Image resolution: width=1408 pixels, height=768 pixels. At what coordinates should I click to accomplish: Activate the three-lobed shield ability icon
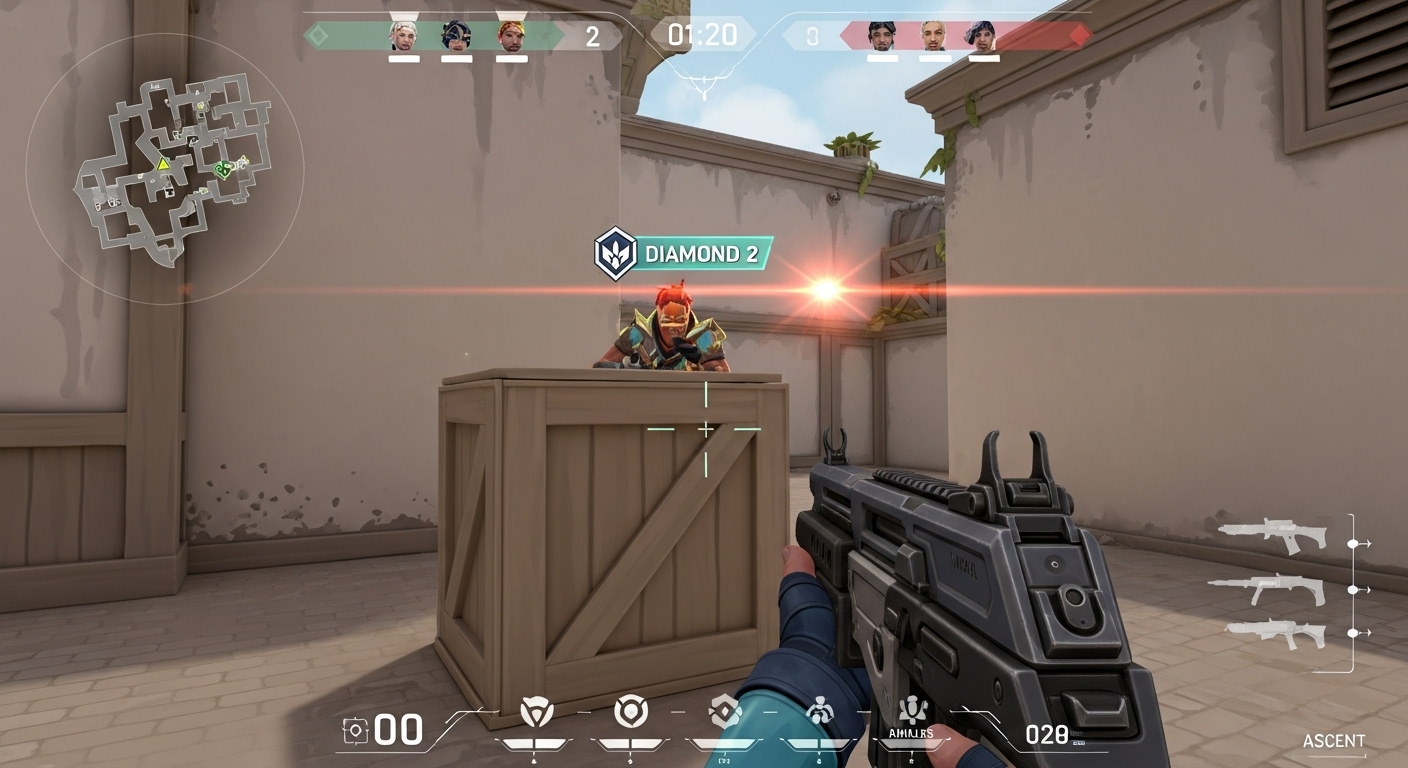coord(537,712)
